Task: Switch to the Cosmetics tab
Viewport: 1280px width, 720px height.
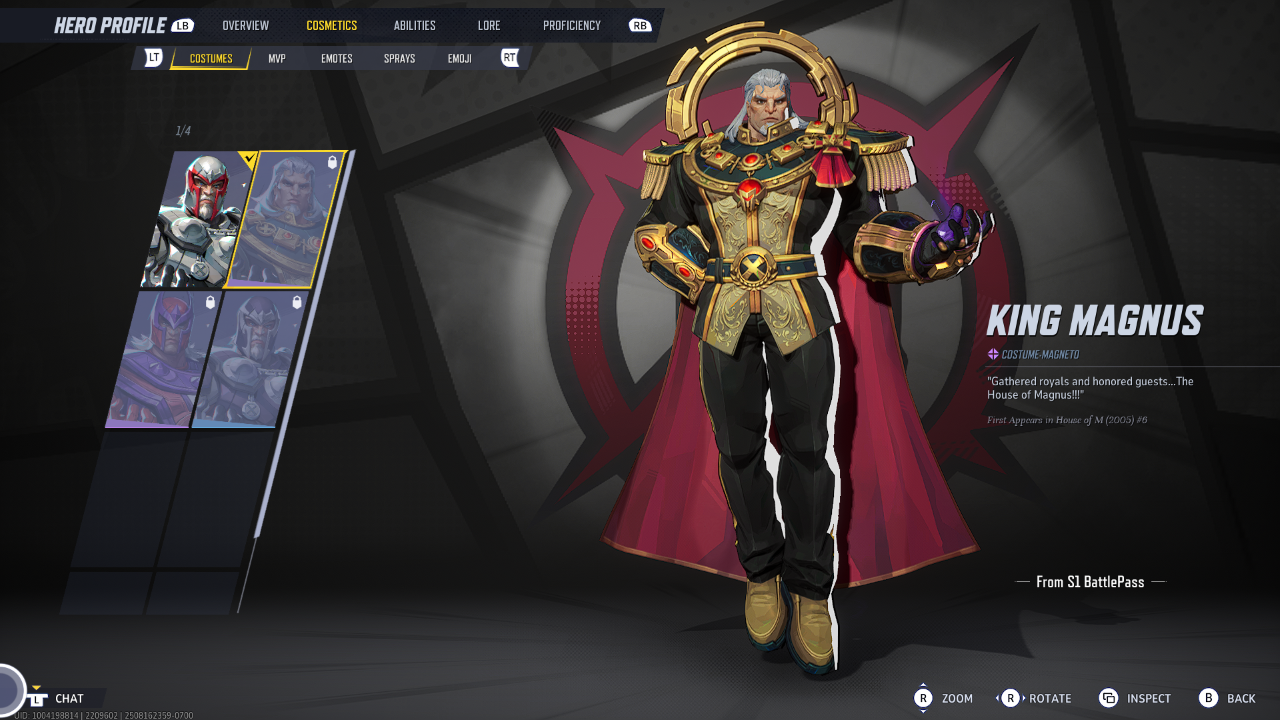Action: 331,26
